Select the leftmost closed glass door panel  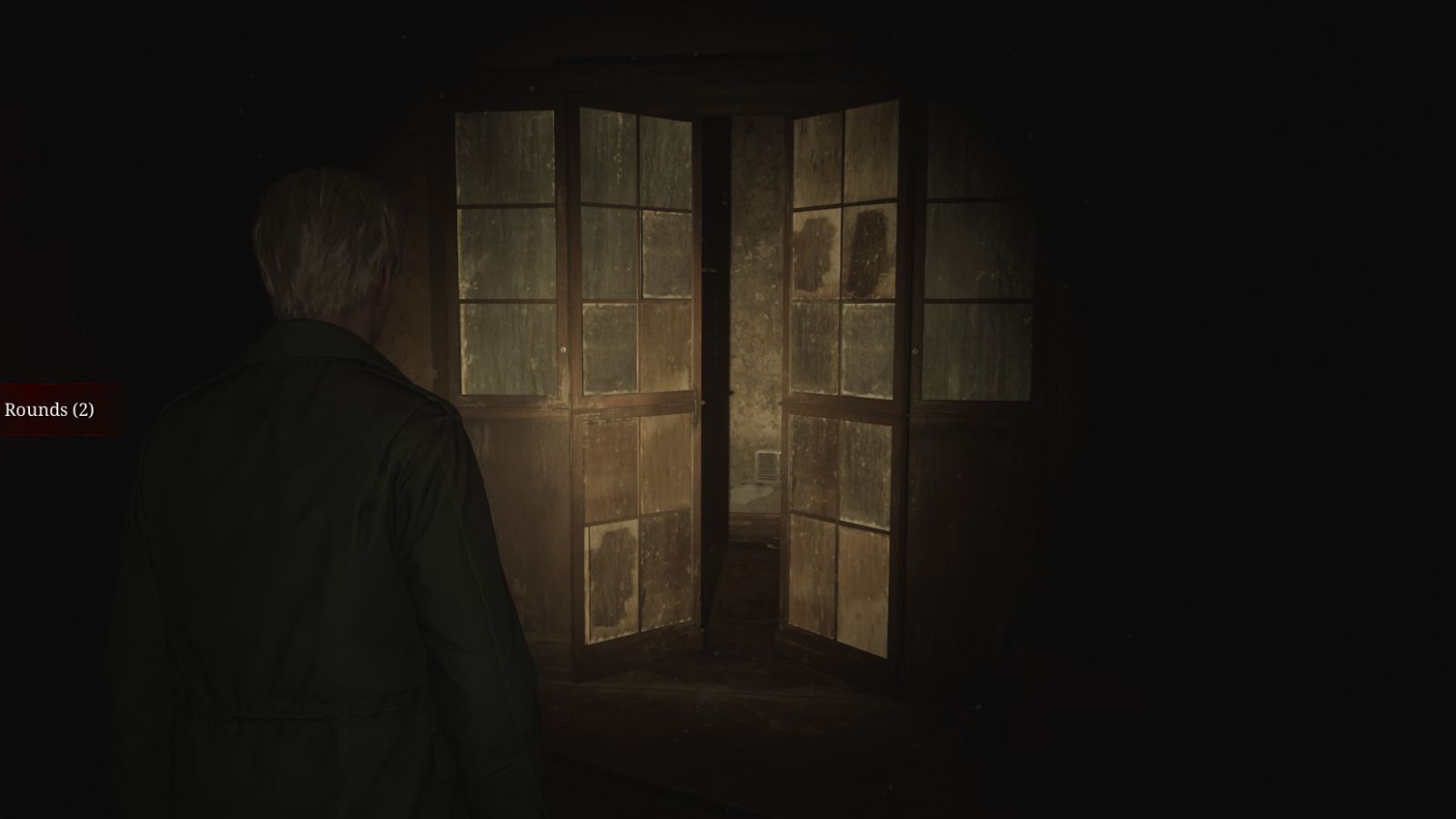(505, 255)
